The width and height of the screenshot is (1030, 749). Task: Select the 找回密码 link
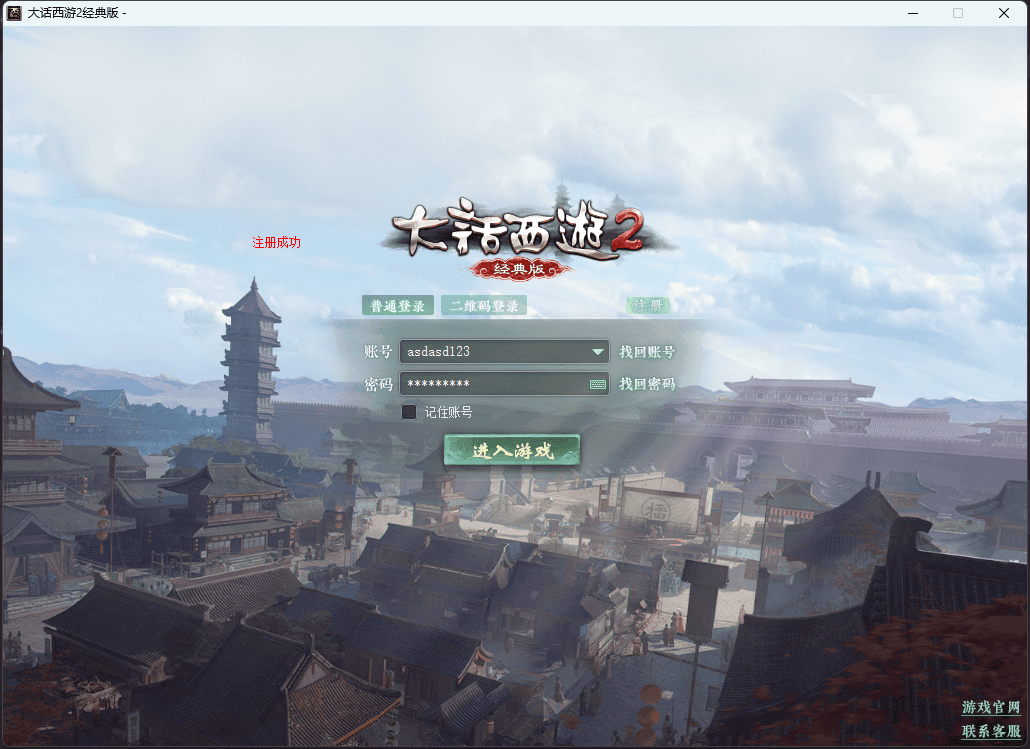[647, 384]
